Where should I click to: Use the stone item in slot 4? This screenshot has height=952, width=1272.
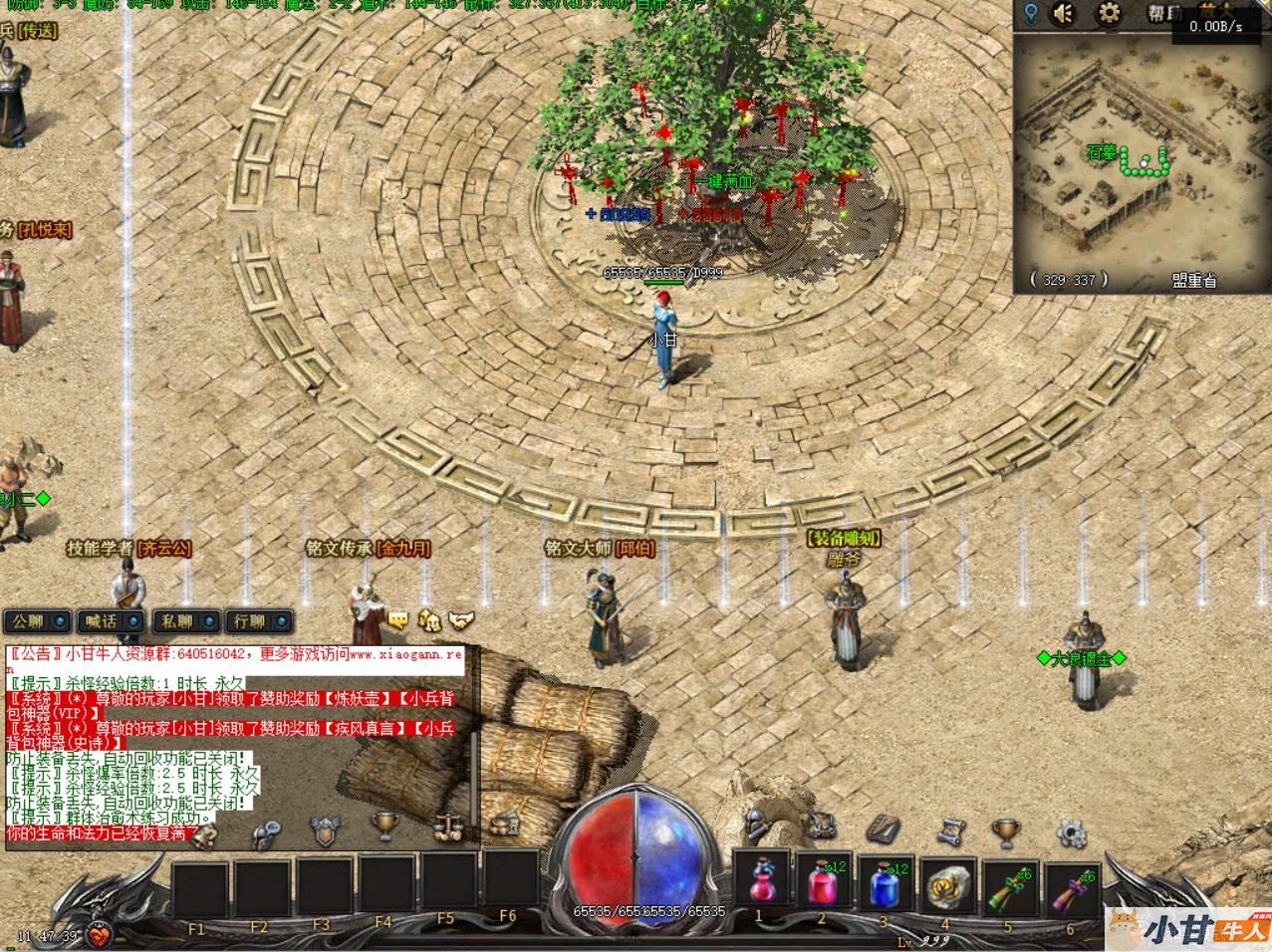(946, 880)
